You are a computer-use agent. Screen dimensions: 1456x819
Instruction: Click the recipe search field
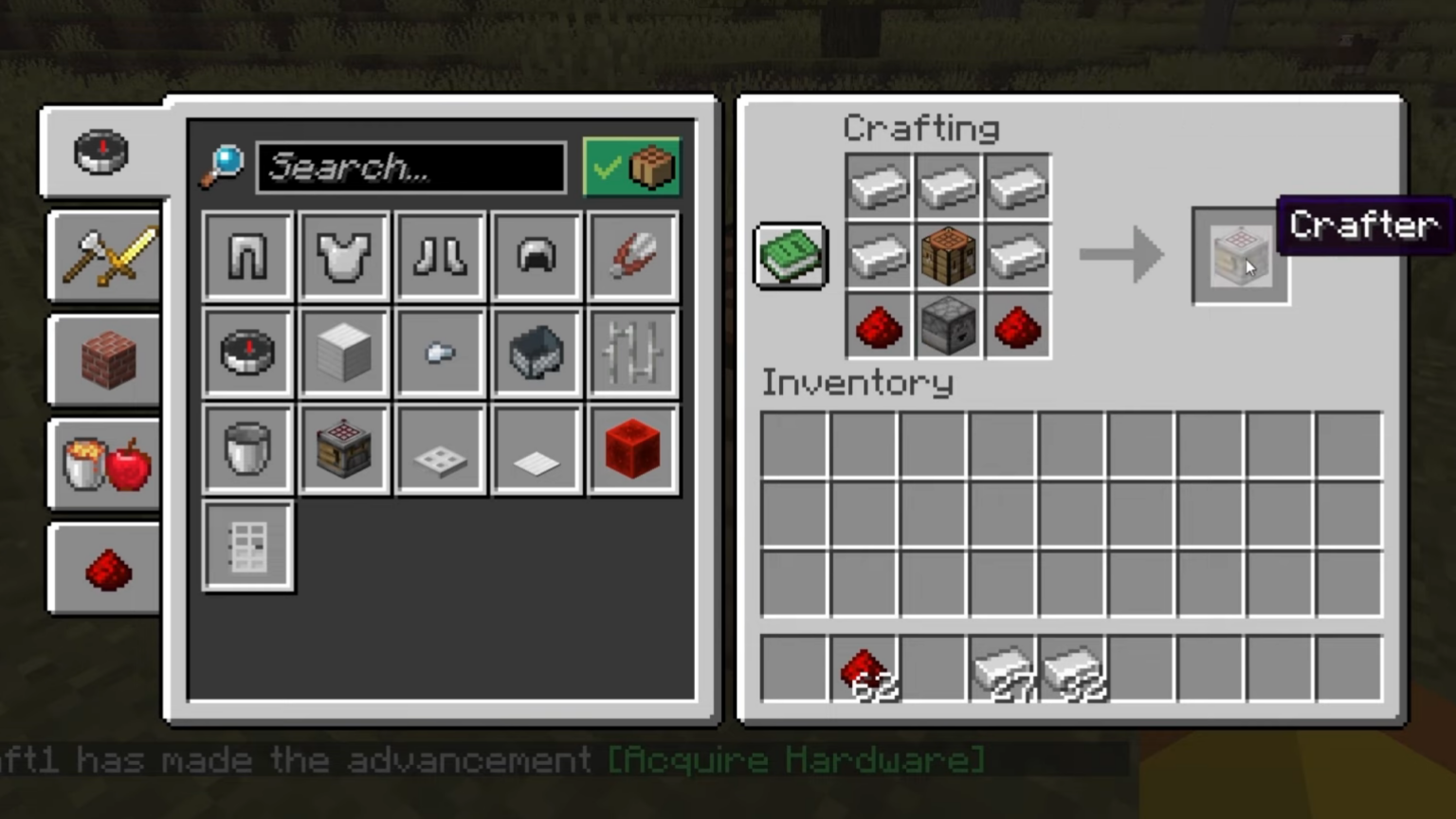coord(412,168)
